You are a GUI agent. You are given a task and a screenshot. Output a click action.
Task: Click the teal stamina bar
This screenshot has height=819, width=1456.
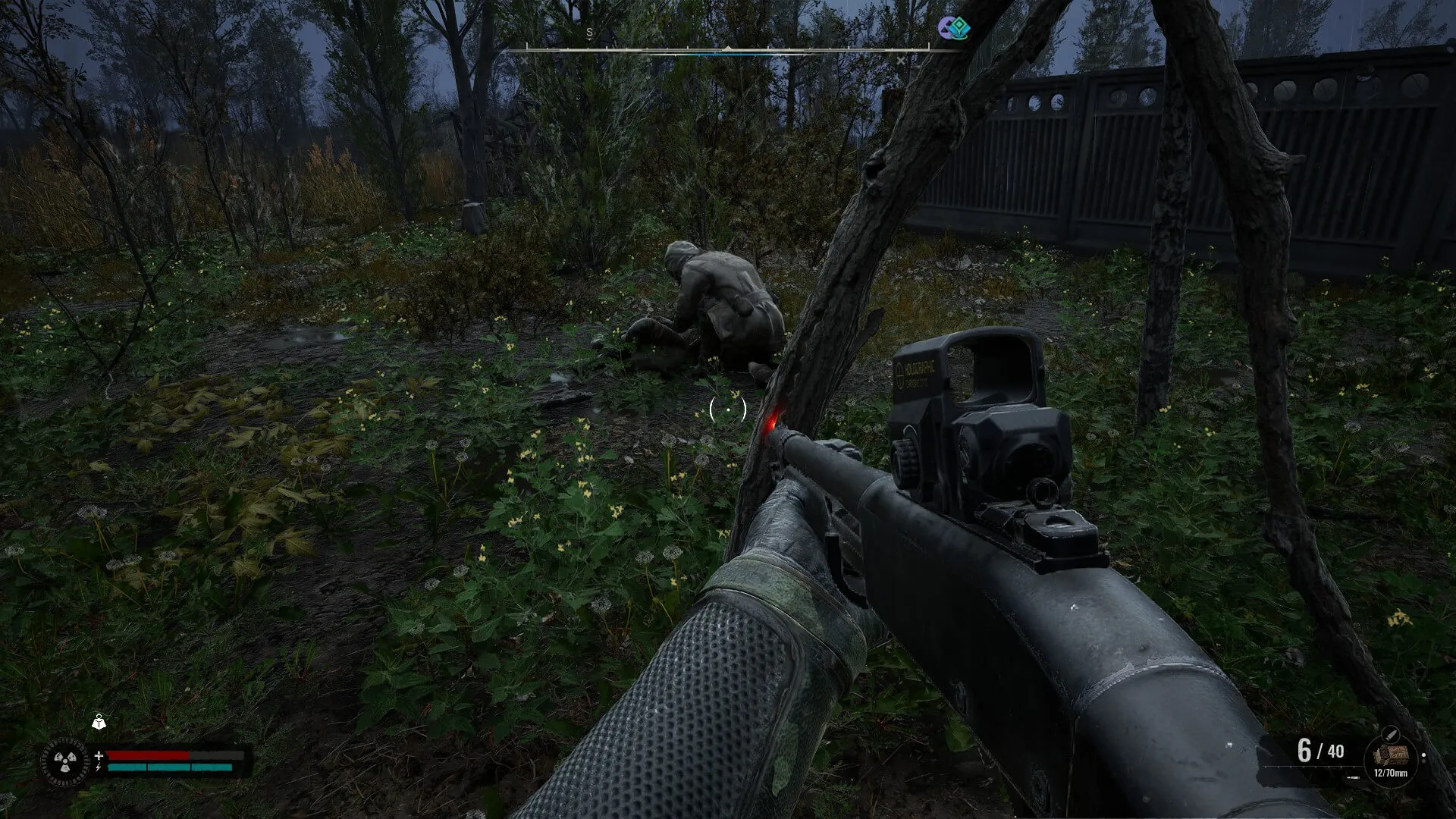pyautogui.click(x=159, y=767)
